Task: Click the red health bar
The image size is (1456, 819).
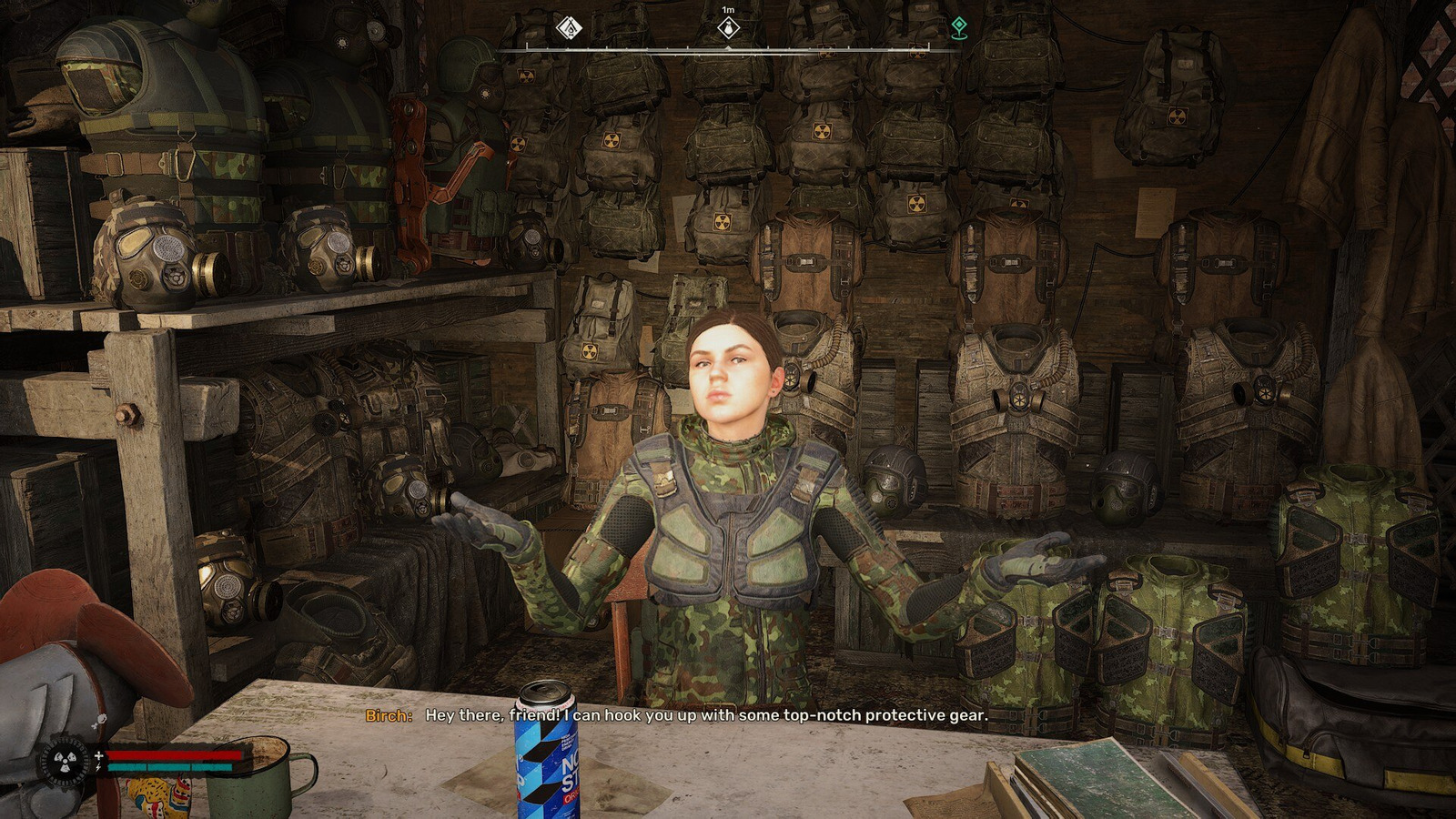Action: click(x=173, y=754)
